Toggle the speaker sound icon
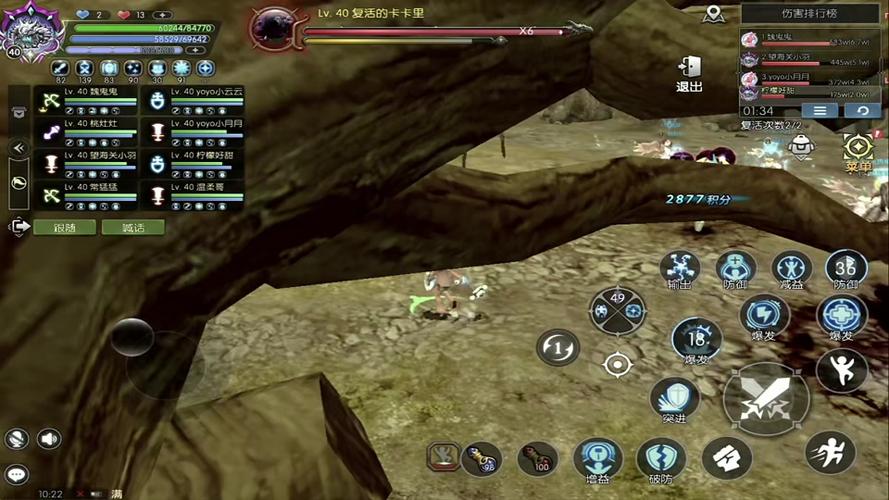The height and width of the screenshot is (500, 889). (48, 438)
